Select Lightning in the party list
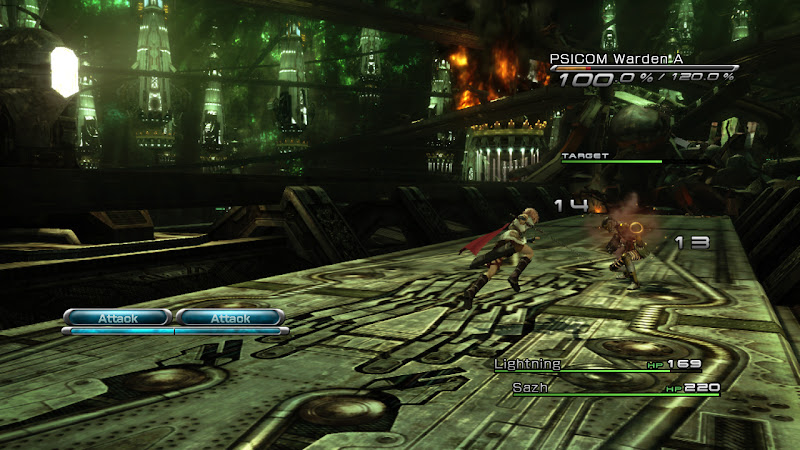The image size is (800, 450). [x=528, y=365]
